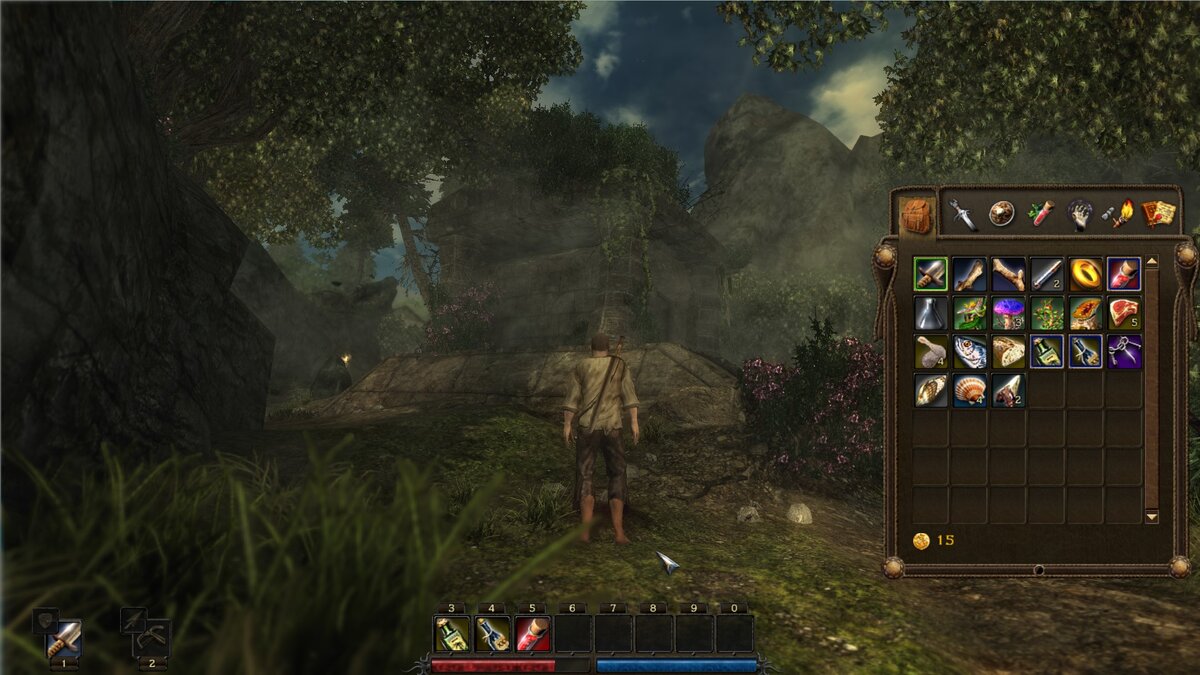Choose the purple mushroom stack
This screenshot has height=675, width=1200.
(x=1008, y=312)
